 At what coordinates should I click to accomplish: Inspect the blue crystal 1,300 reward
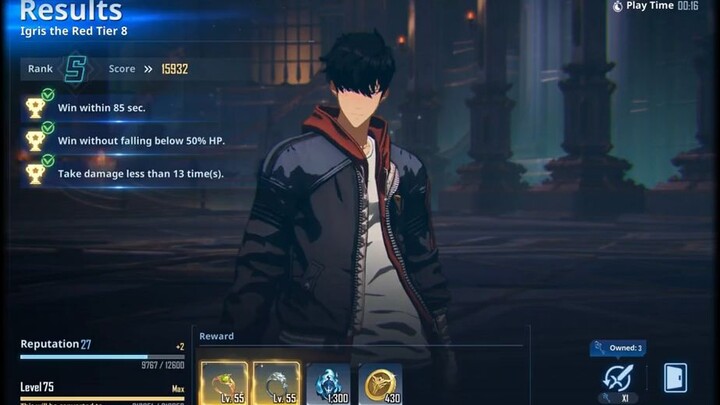click(328, 384)
